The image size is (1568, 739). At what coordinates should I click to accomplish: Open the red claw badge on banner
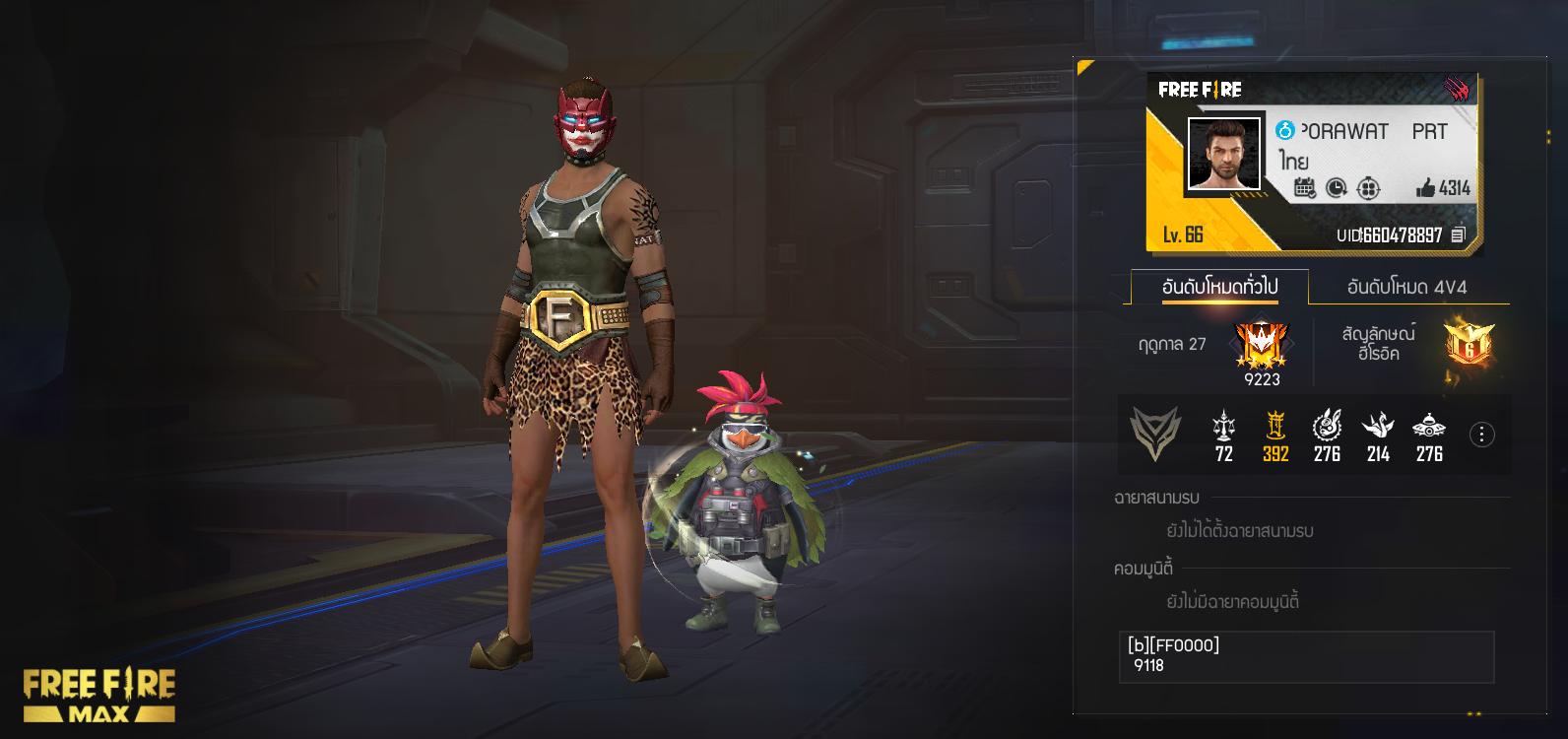click(x=1457, y=90)
